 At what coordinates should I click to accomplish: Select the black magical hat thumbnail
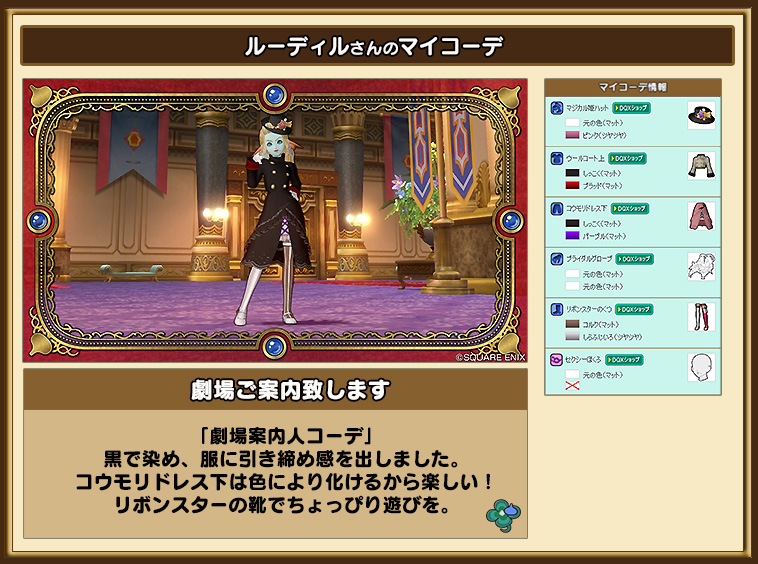pos(701,116)
